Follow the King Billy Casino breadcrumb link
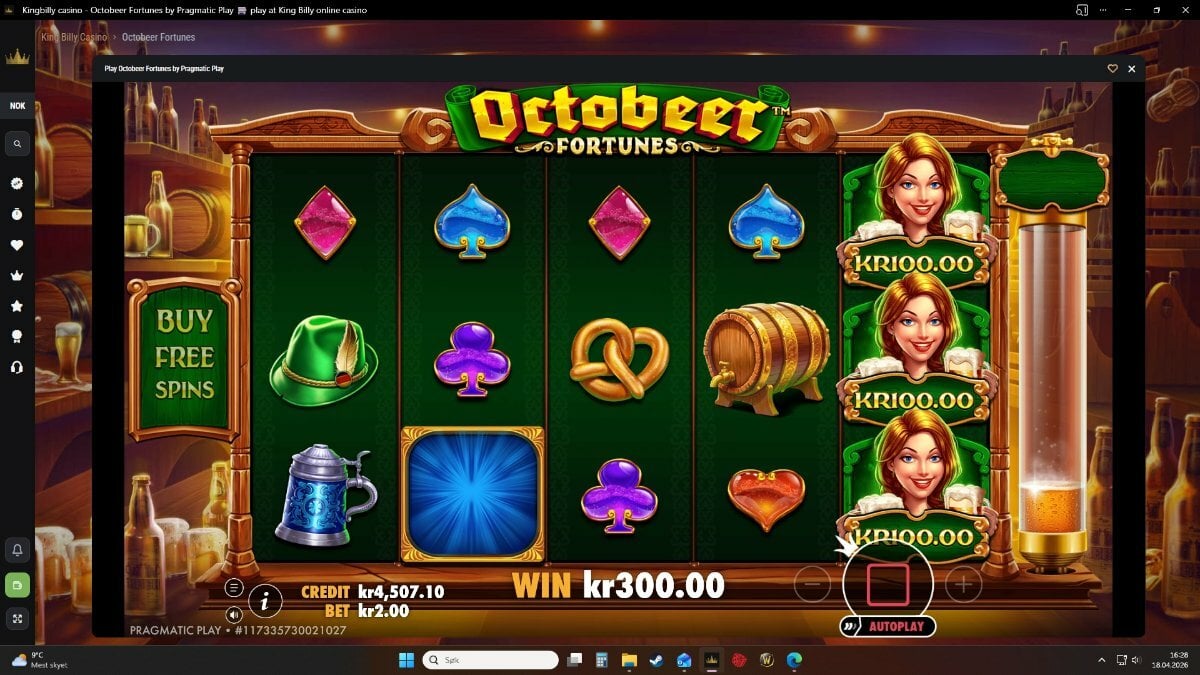Viewport: 1200px width, 675px height. pyautogui.click(x=74, y=37)
